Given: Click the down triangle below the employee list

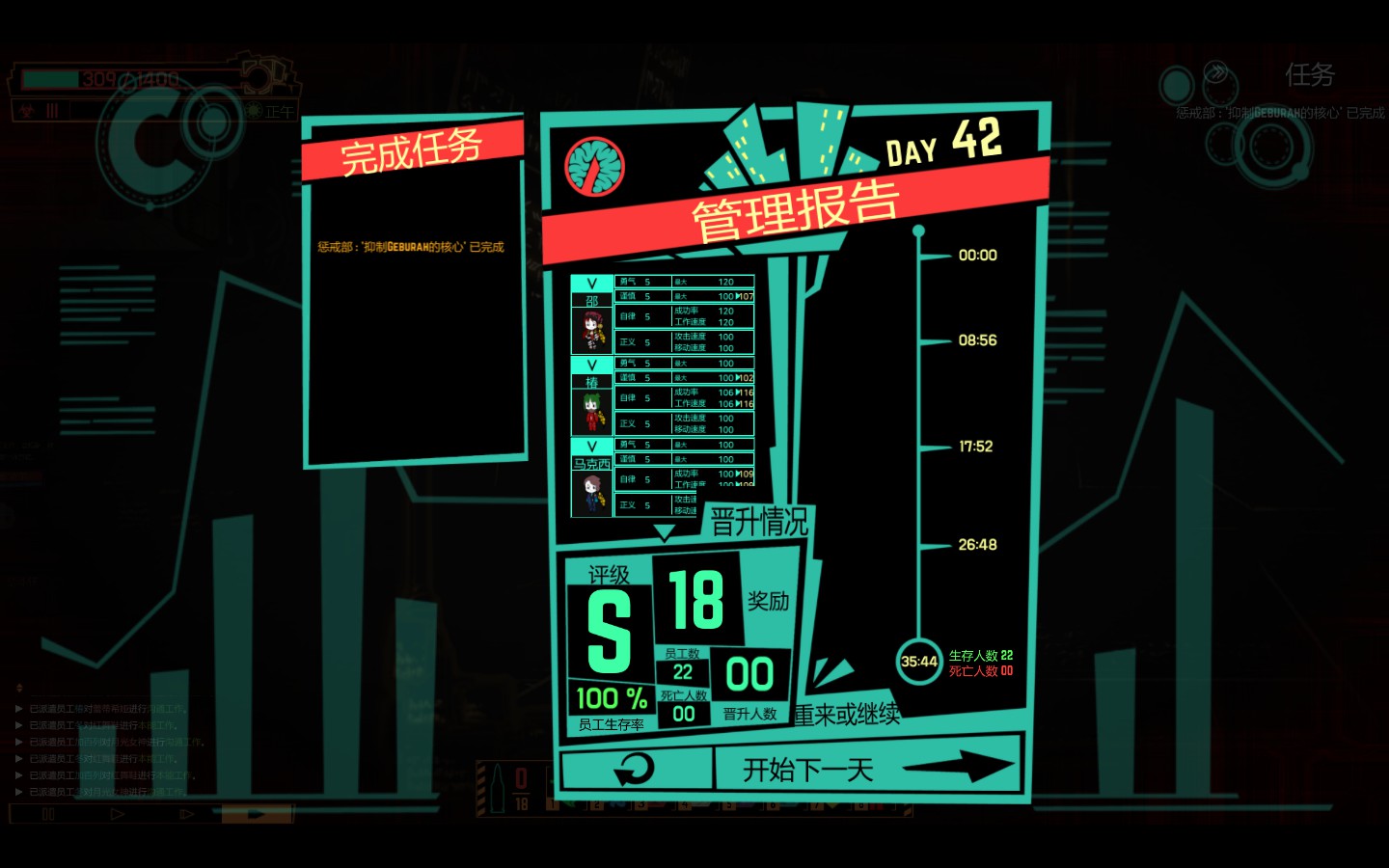Looking at the screenshot, I should click(x=664, y=532).
